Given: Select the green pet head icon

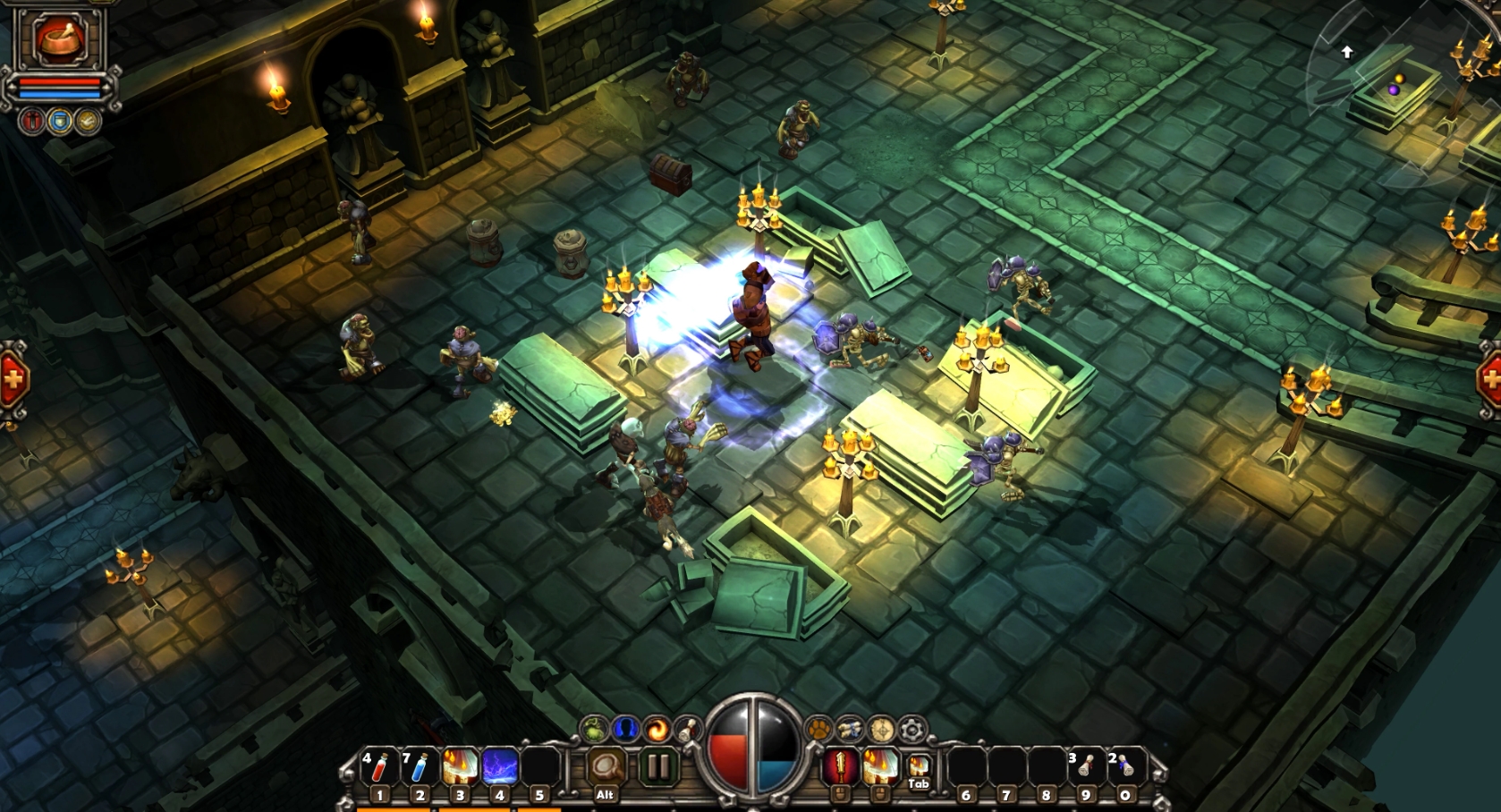Looking at the screenshot, I should (x=593, y=729).
